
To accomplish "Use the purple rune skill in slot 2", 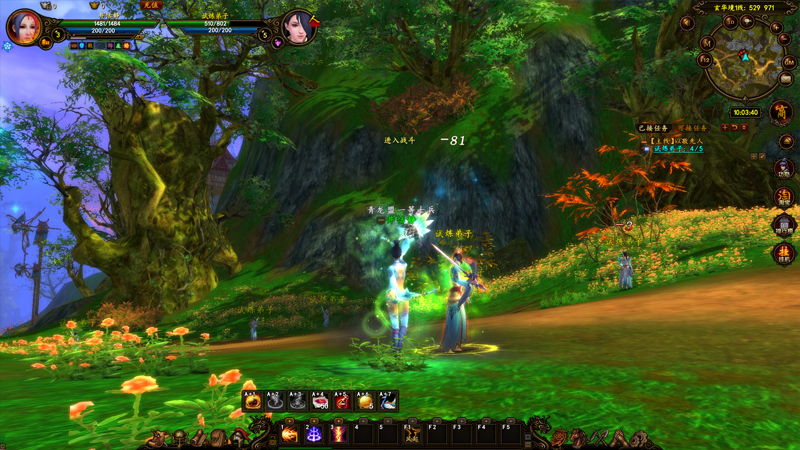I will [314, 435].
